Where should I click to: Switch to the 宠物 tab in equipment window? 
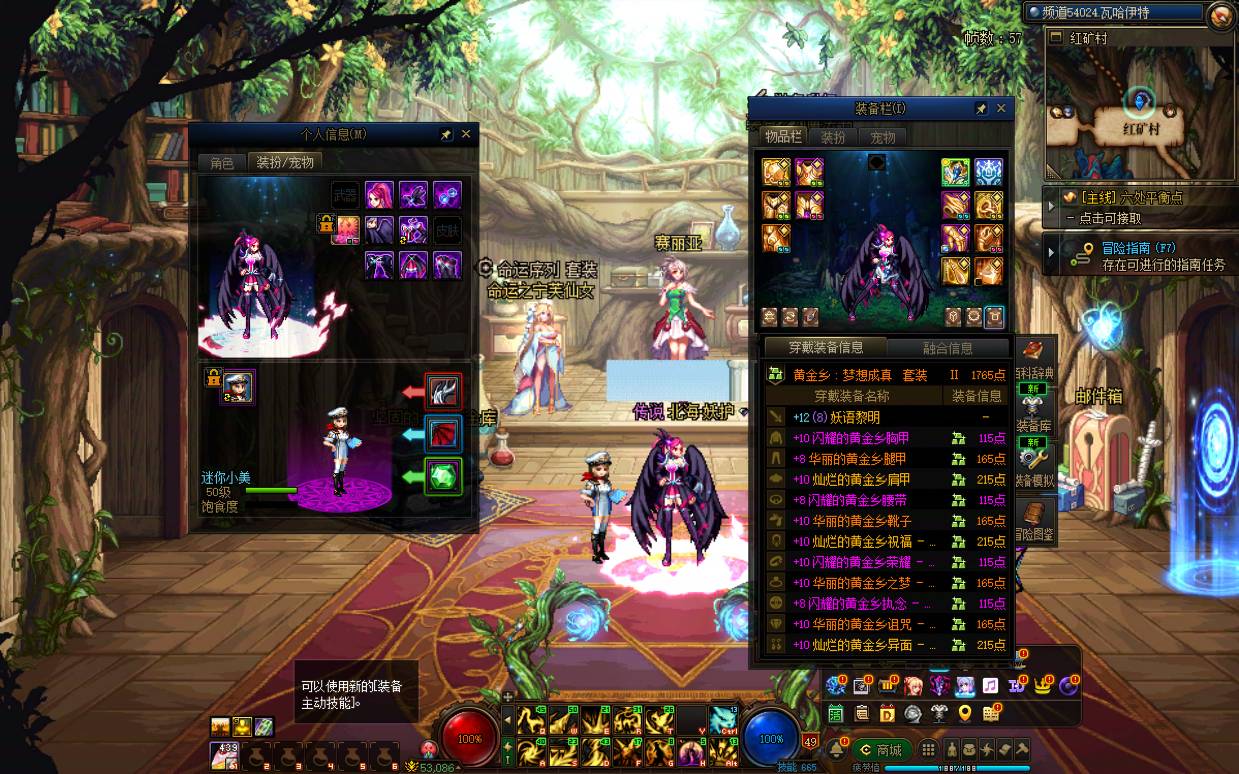(882, 137)
